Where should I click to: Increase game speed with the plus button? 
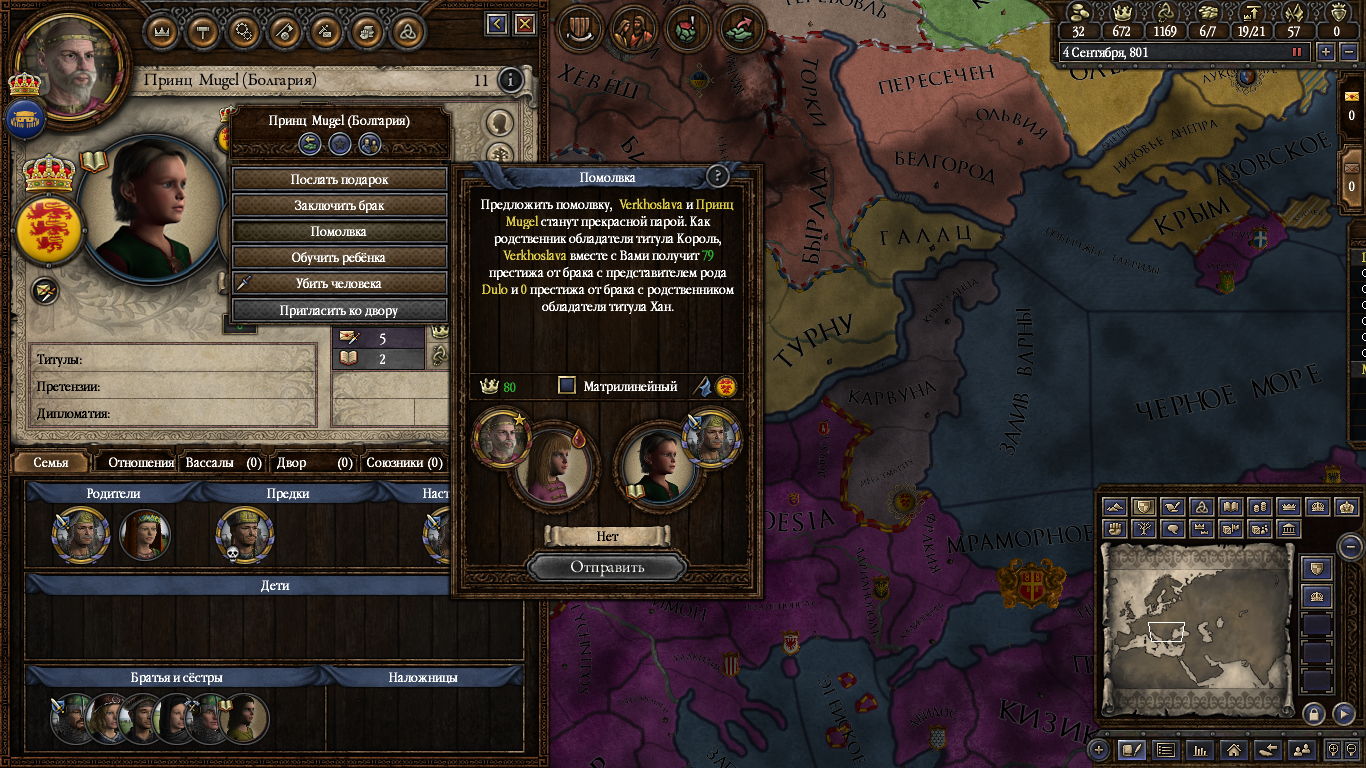1326,51
